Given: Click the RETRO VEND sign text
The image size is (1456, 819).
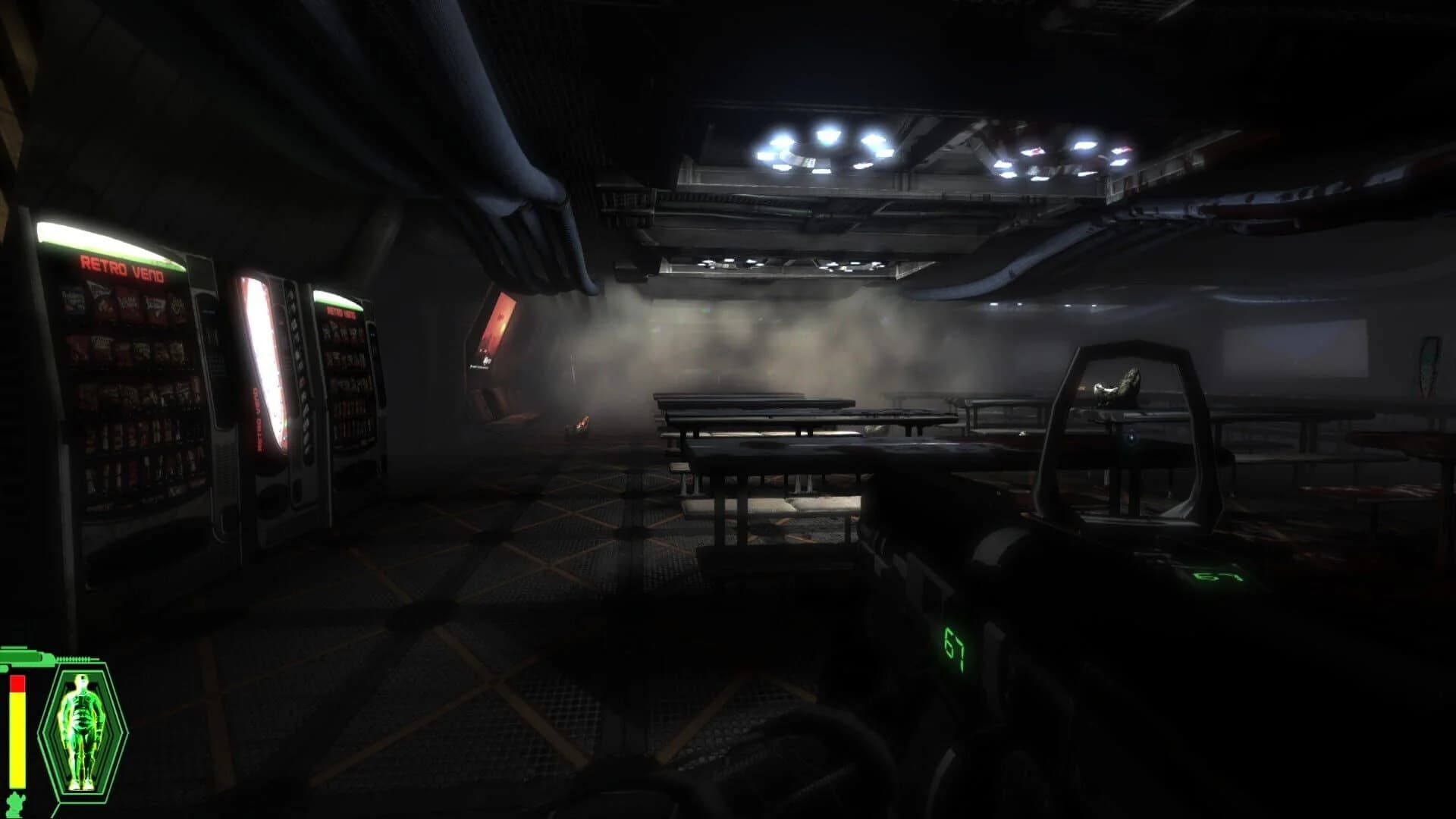Looking at the screenshot, I should [123, 268].
